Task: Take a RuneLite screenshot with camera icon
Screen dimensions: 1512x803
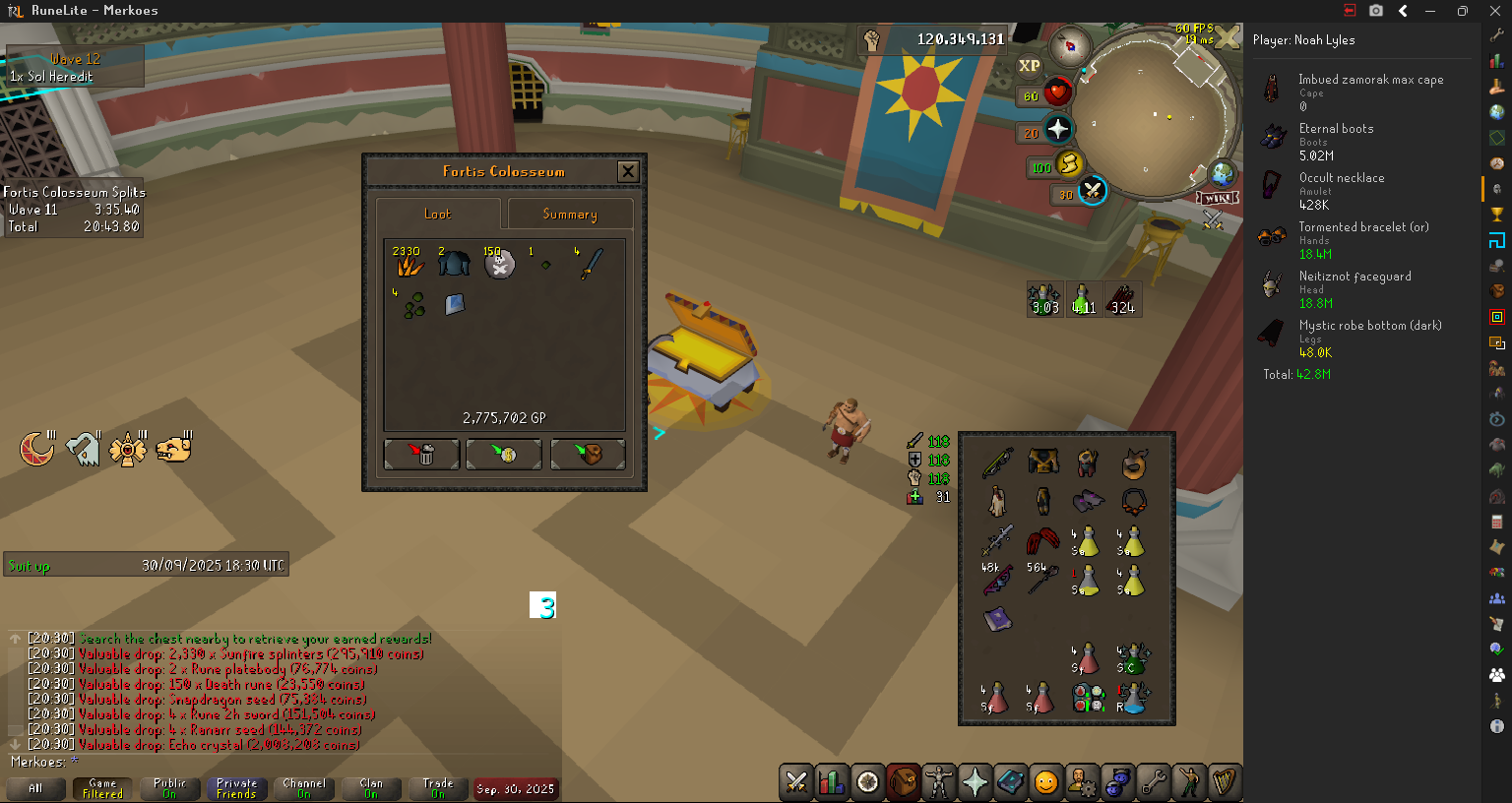Action: click(1376, 11)
